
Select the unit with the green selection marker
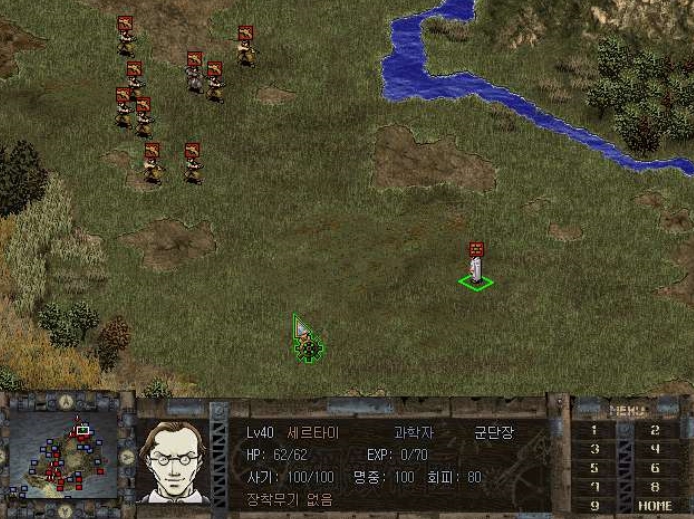point(476,268)
